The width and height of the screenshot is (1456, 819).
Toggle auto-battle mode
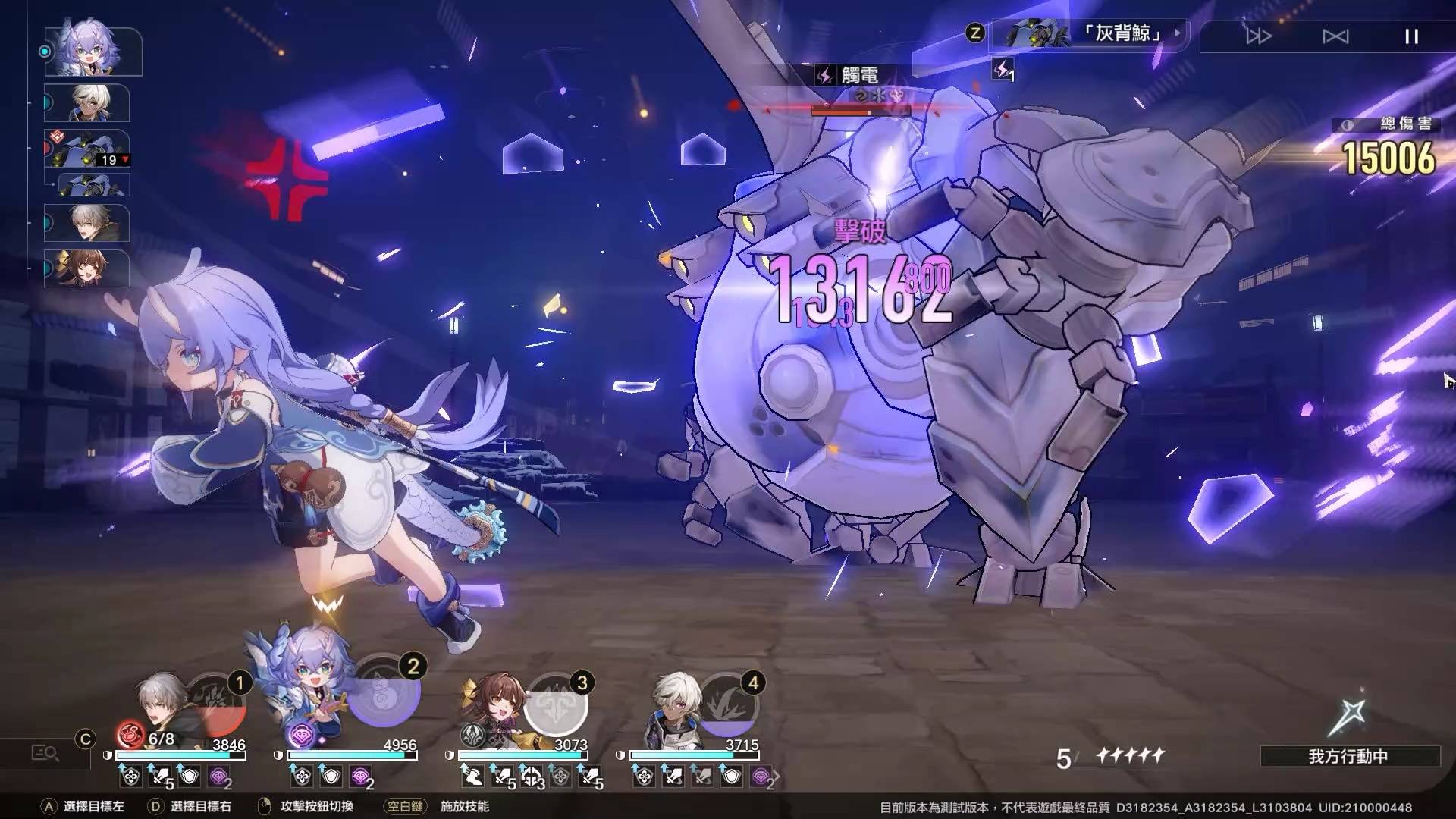tap(1335, 36)
